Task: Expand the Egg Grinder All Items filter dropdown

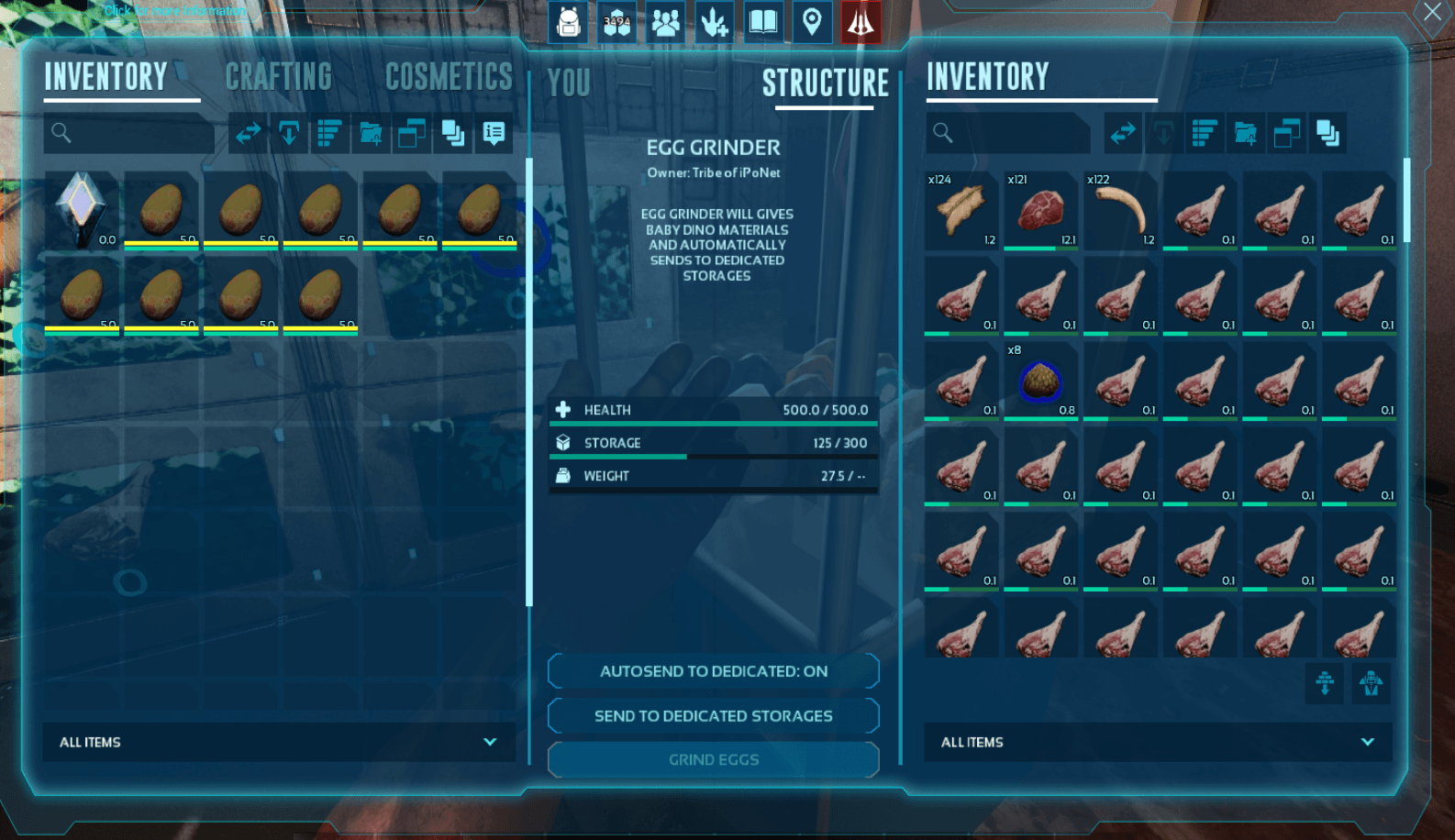Action: (x=1158, y=742)
